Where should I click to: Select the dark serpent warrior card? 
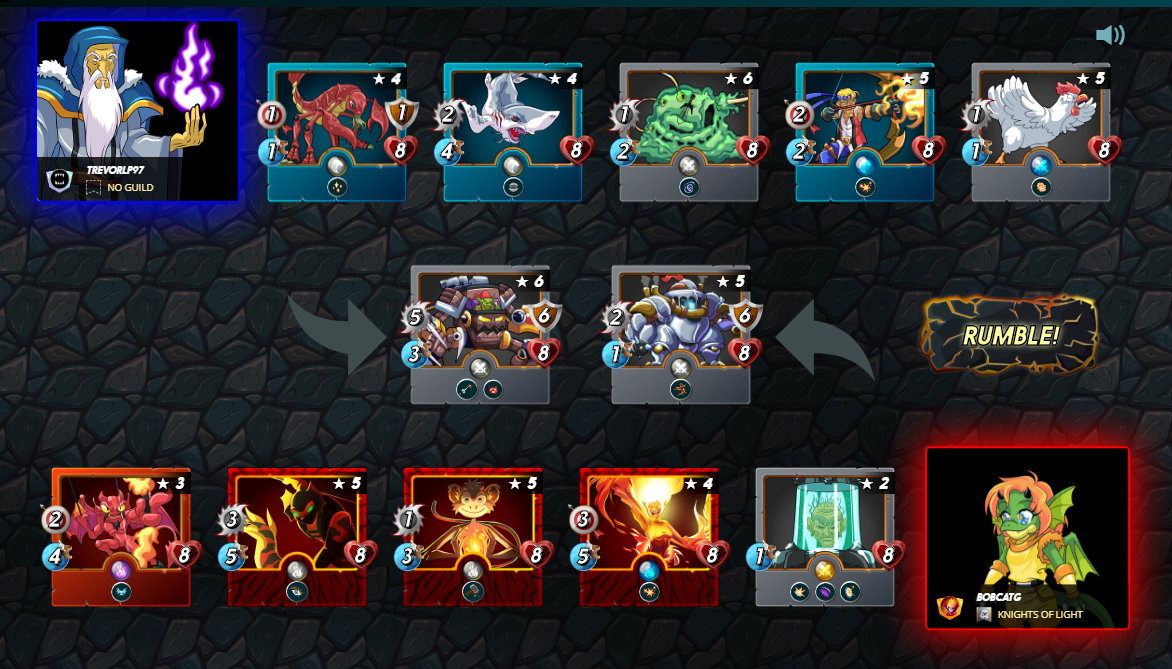coord(297,537)
